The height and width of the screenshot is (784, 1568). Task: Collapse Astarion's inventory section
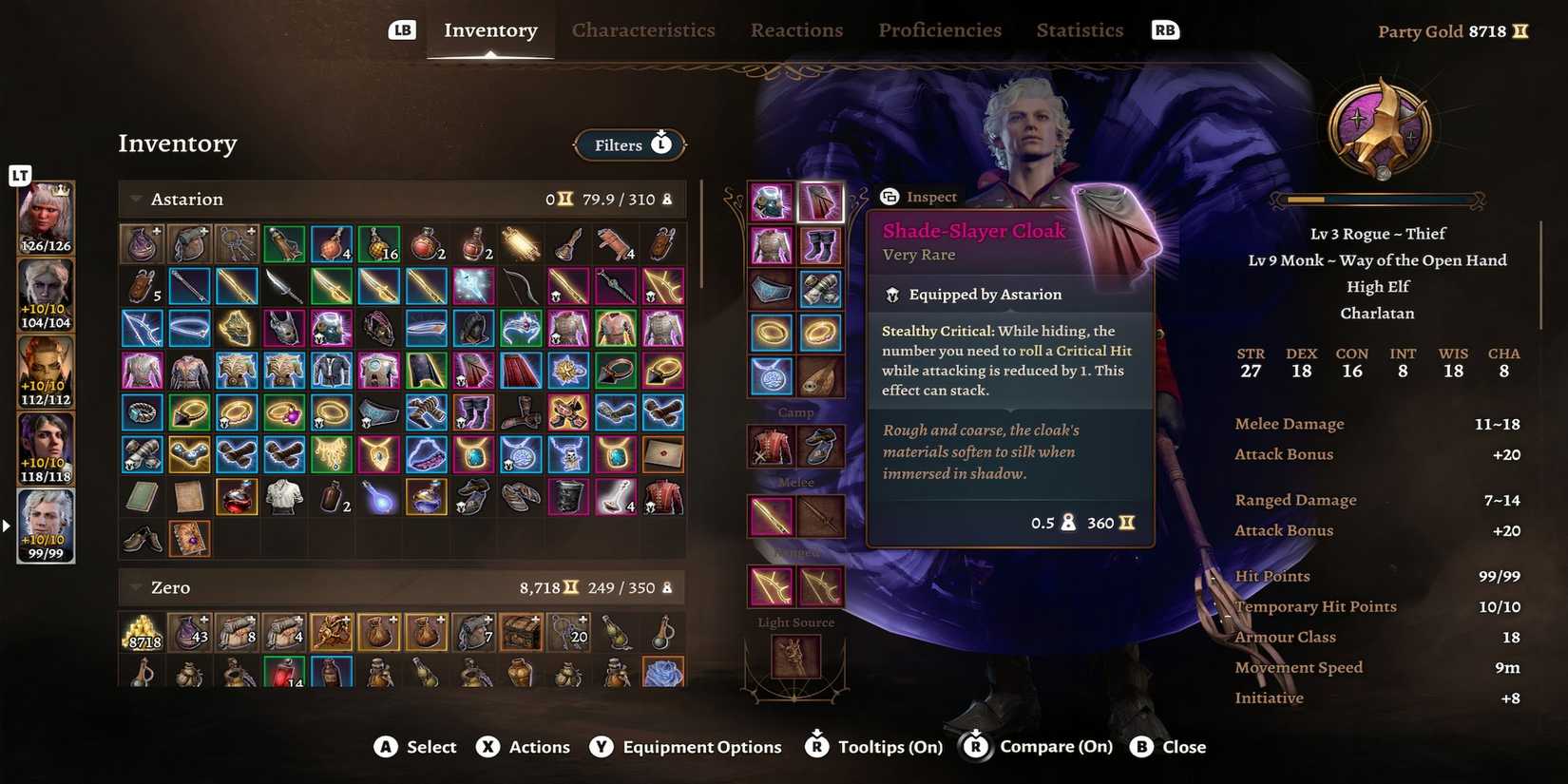(136, 200)
